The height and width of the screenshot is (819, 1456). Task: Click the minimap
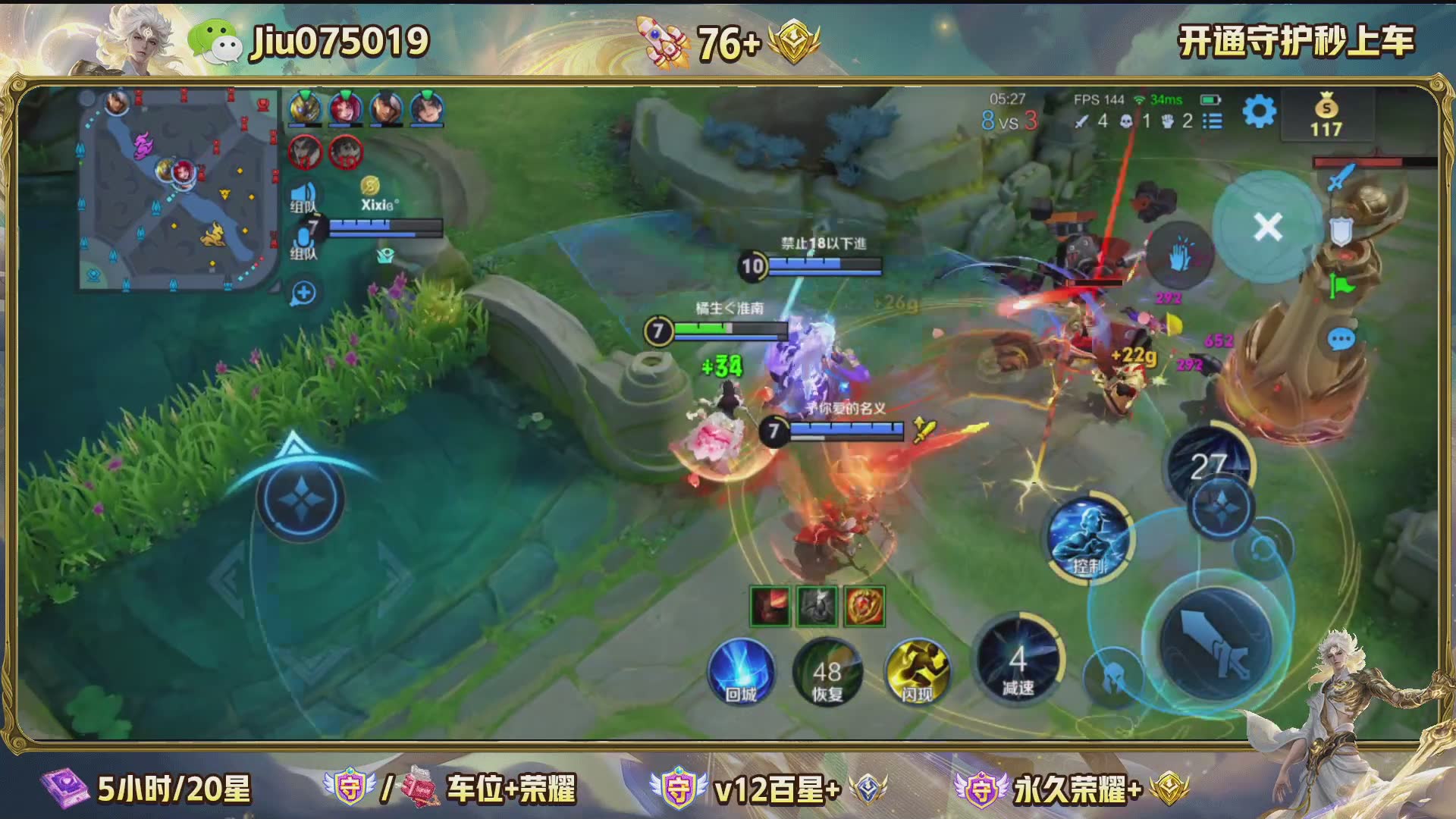(179, 190)
